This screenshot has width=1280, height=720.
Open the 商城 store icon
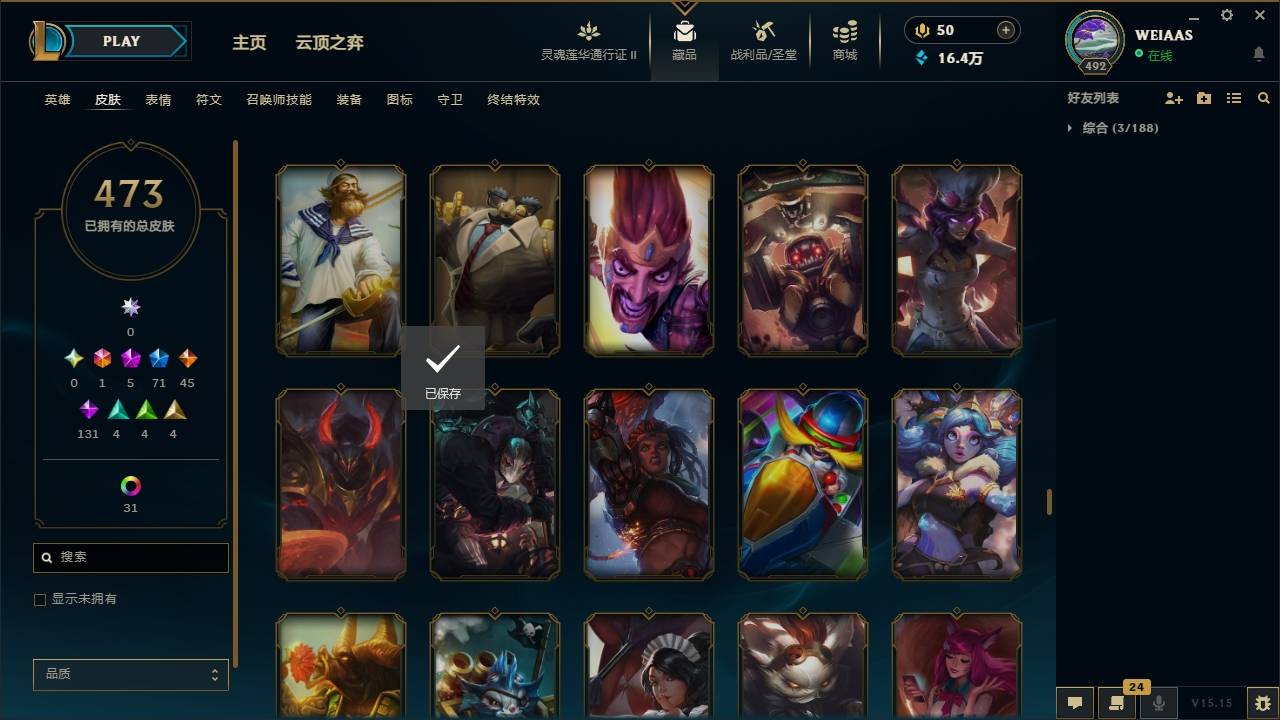point(843,40)
